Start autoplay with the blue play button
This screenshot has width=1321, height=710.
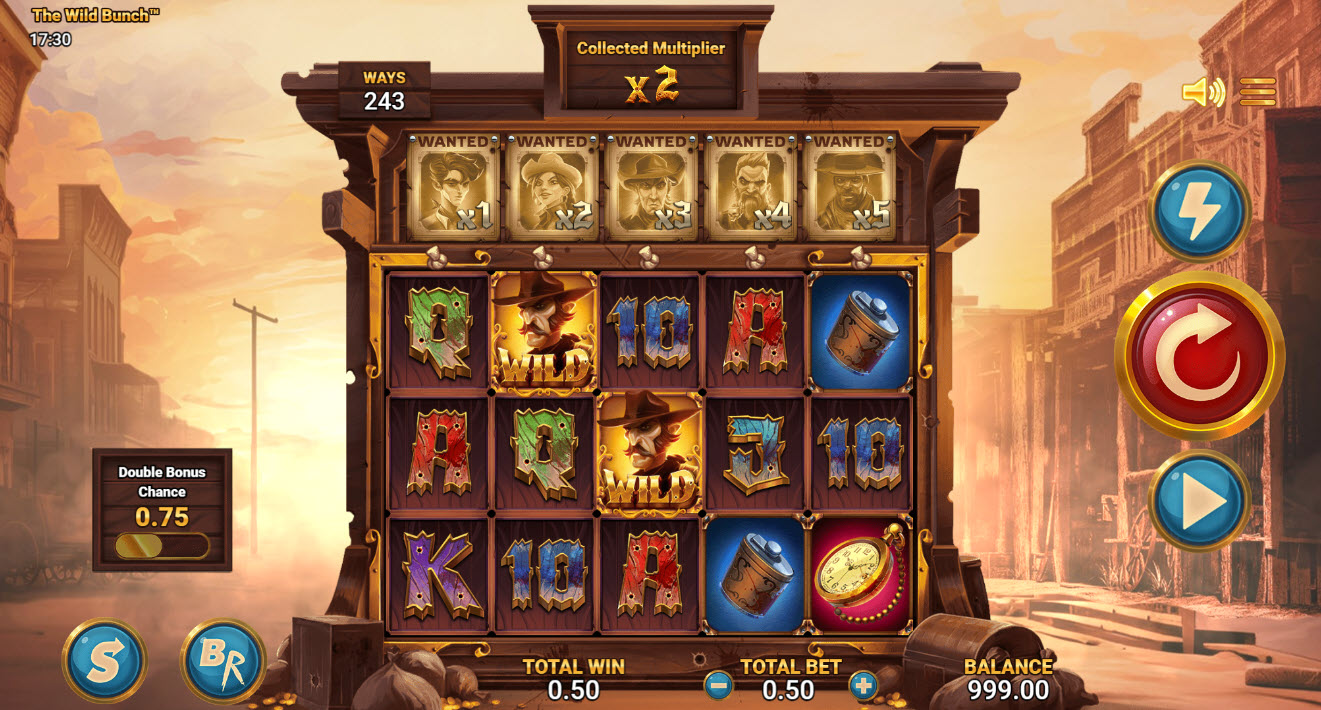point(1200,500)
